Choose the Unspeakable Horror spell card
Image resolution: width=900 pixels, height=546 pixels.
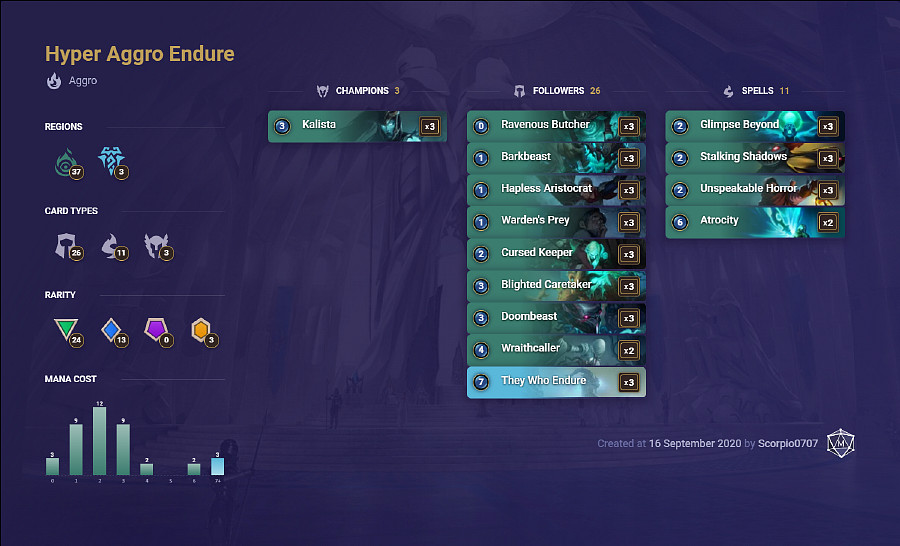754,190
